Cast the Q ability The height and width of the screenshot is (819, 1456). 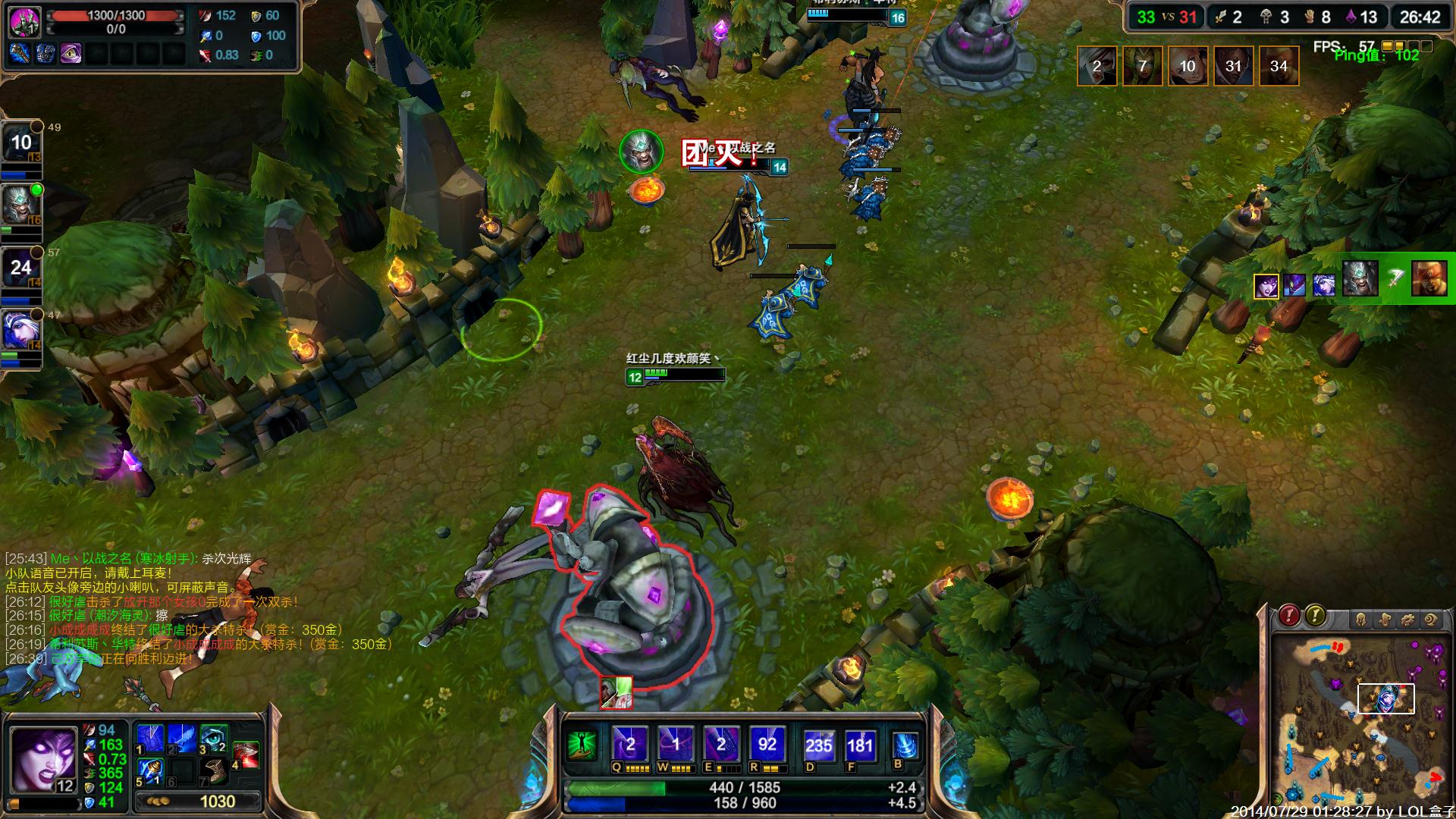click(x=630, y=744)
